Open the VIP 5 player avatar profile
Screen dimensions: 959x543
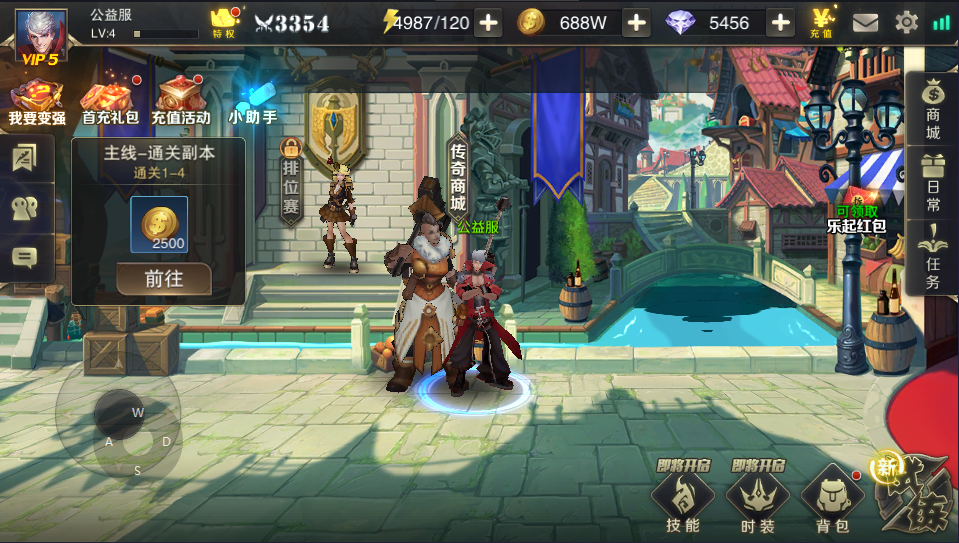[41, 35]
